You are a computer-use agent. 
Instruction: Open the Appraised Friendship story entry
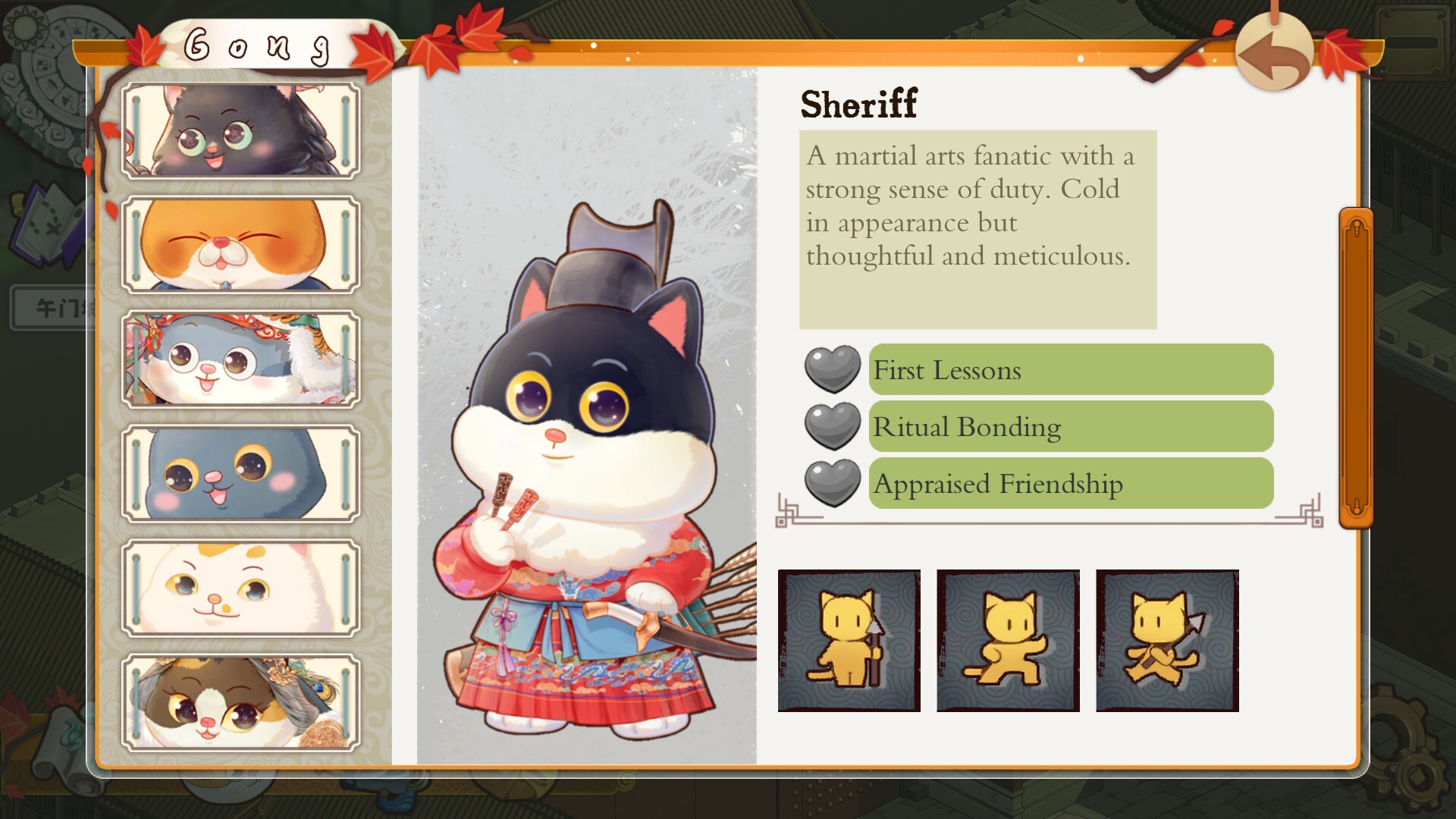[x=1070, y=484]
